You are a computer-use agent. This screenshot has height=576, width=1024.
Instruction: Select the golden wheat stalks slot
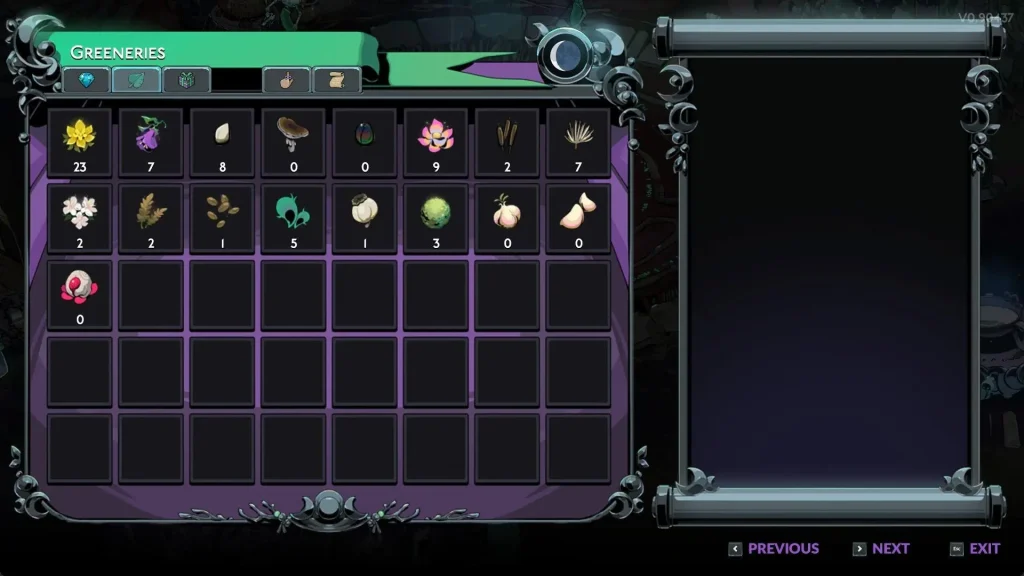point(151,218)
